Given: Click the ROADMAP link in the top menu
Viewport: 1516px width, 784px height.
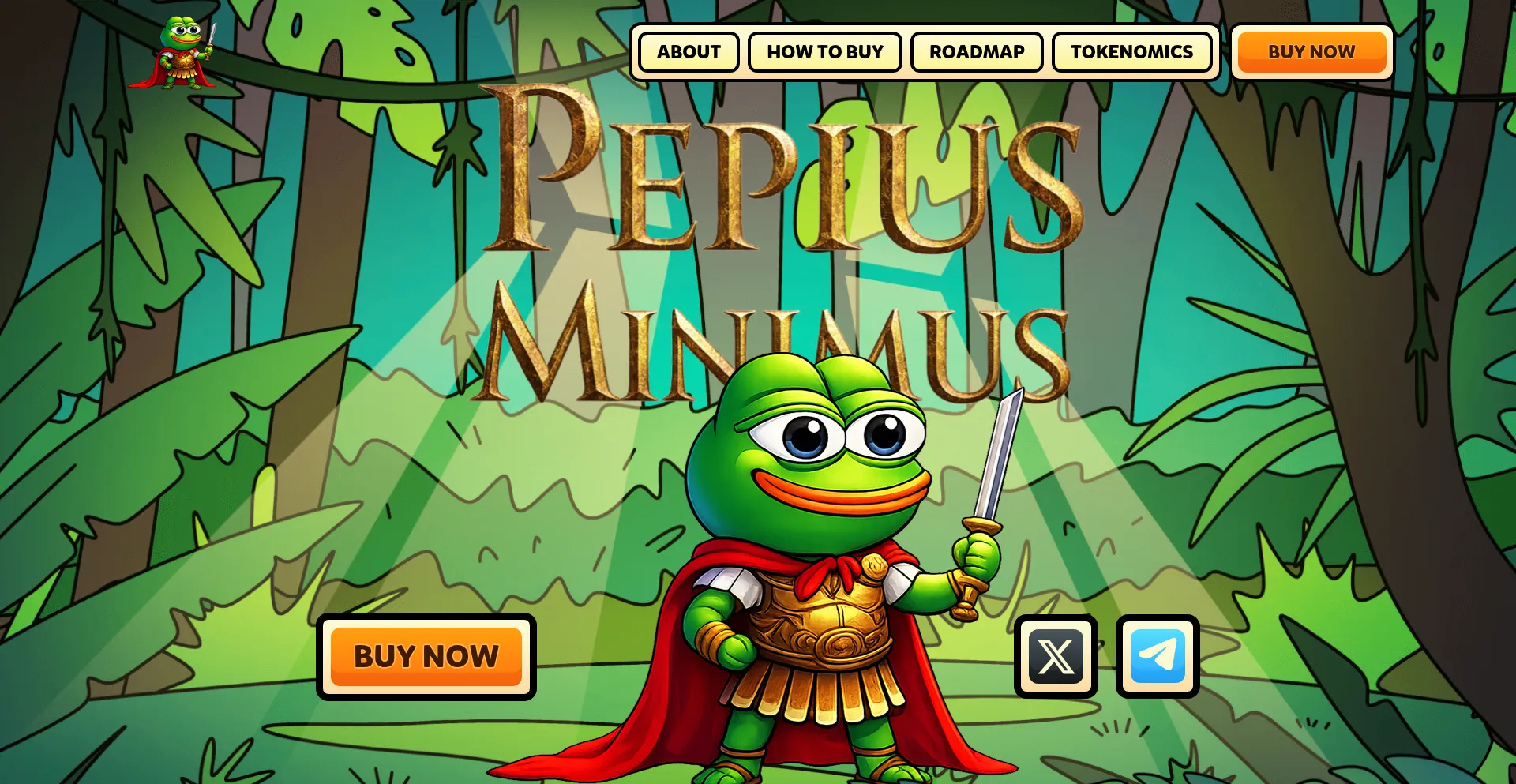Looking at the screenshot, I should pos(977,52).
